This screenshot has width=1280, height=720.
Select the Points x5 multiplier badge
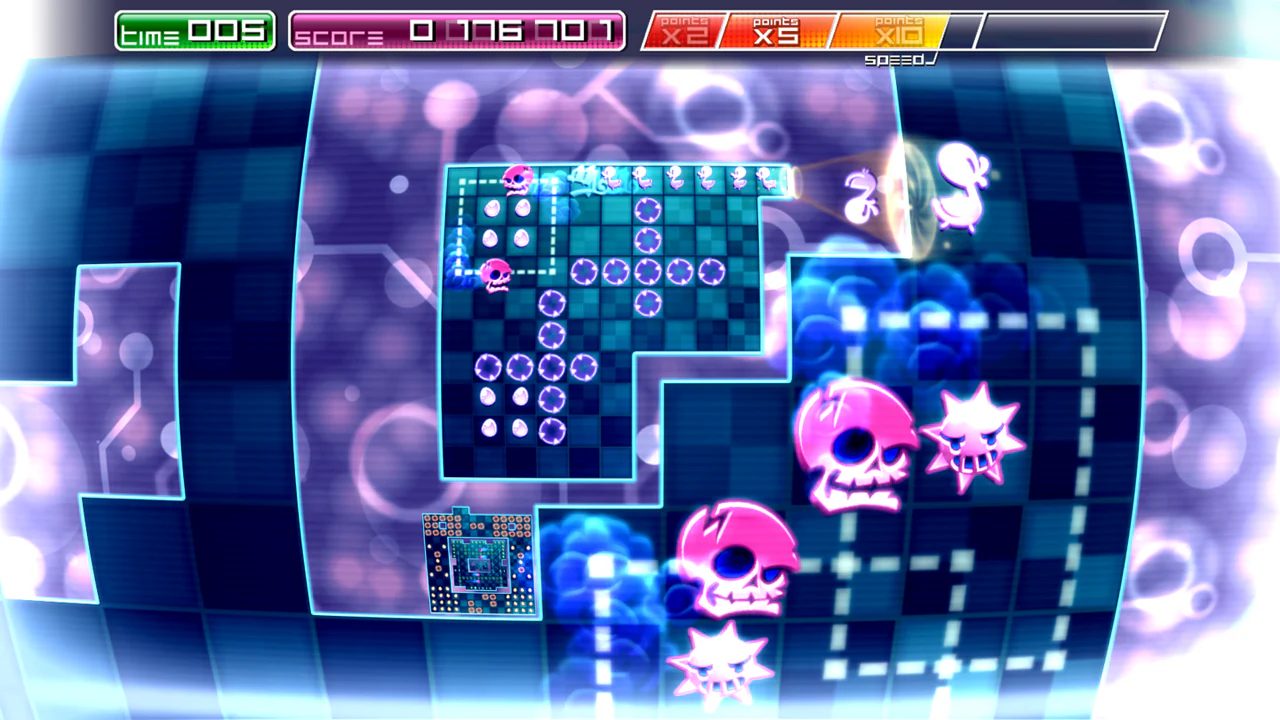(x=775, y=30)
